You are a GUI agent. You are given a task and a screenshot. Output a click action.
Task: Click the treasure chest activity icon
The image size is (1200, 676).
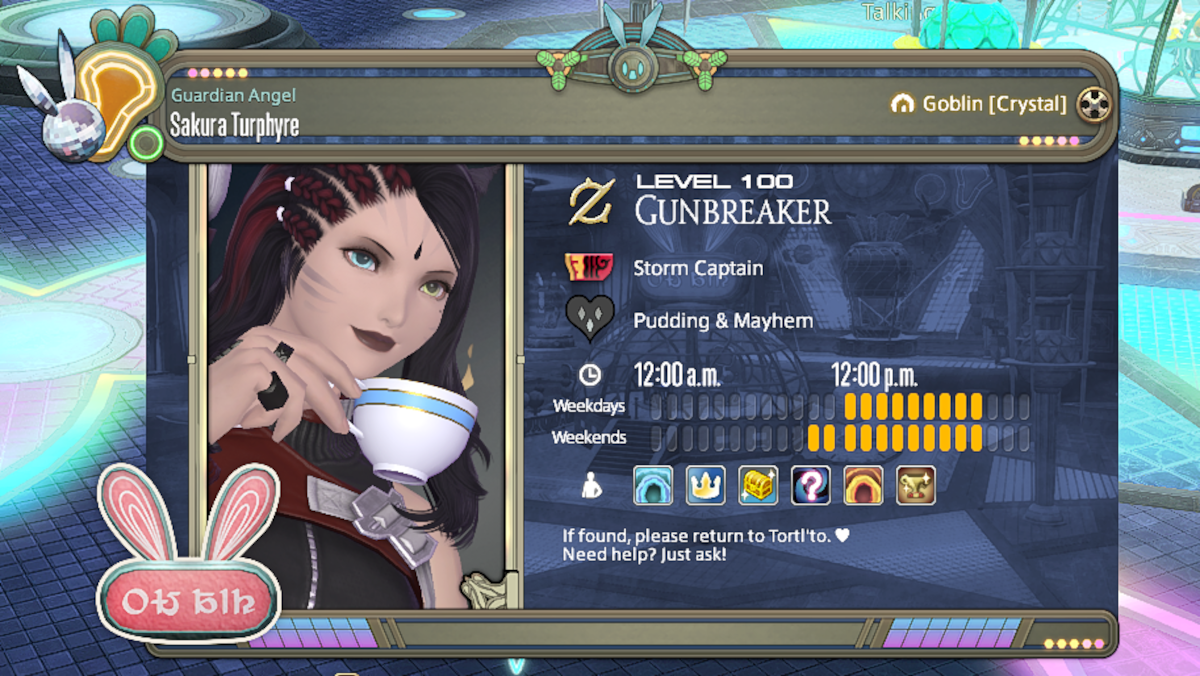click(758, 485)
